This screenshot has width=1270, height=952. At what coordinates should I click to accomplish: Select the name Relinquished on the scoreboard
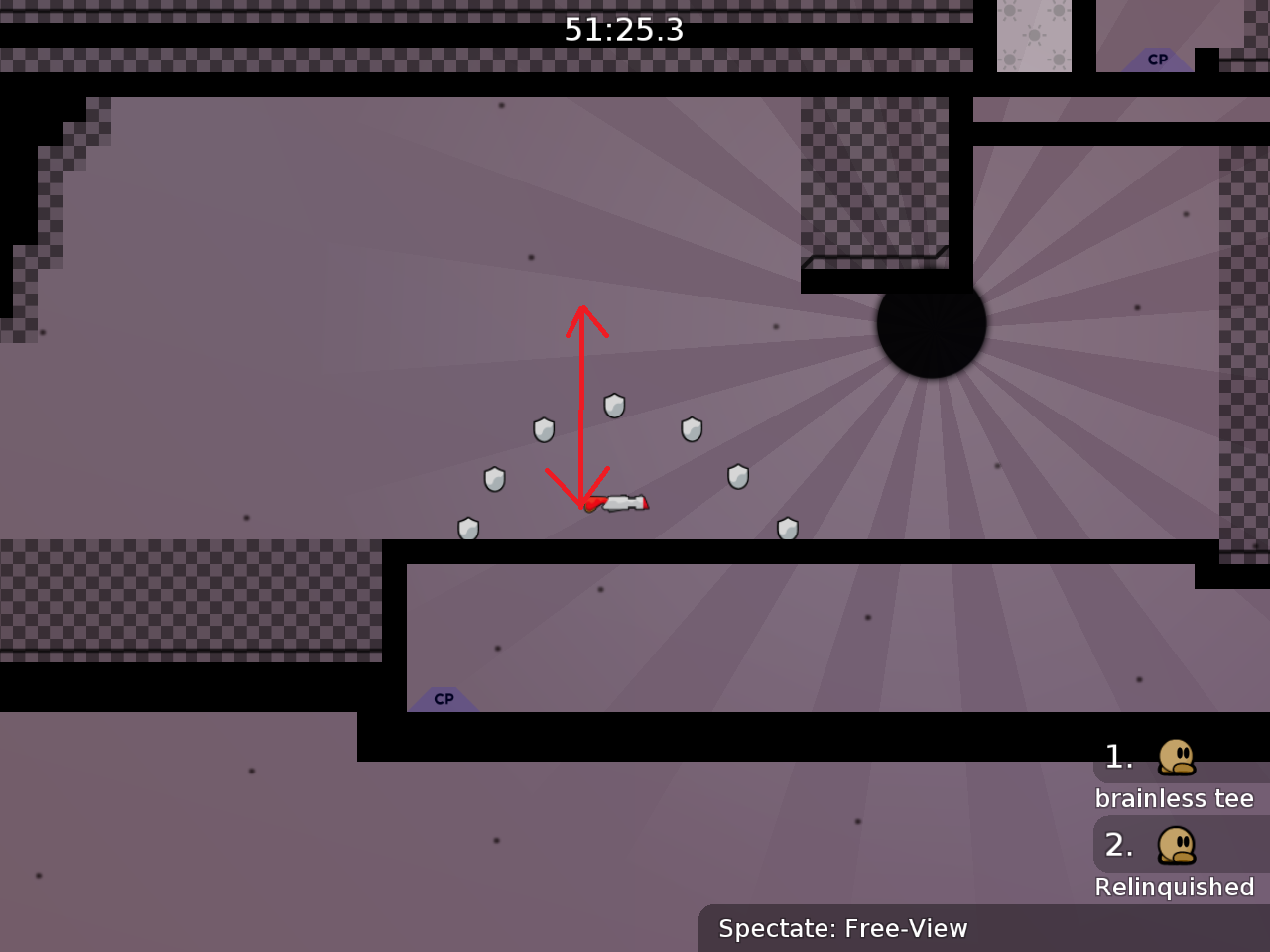coord(1176,888)
